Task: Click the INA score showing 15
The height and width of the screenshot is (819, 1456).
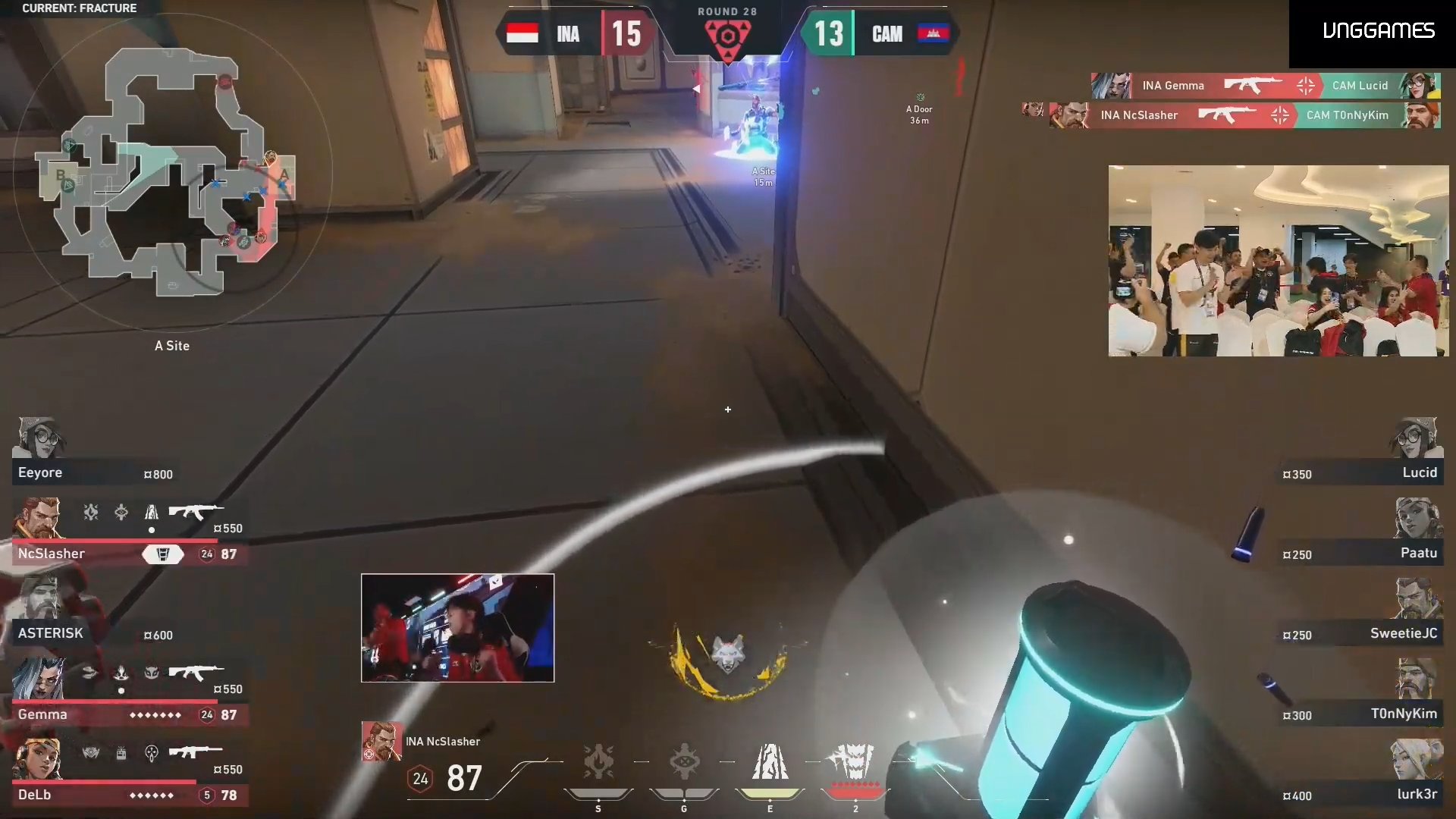Action: [x=628, y=34]
